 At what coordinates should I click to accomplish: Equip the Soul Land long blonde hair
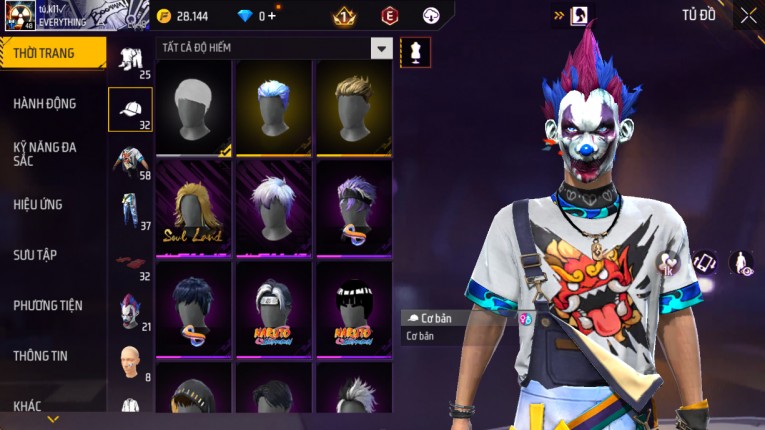(193, 209)
